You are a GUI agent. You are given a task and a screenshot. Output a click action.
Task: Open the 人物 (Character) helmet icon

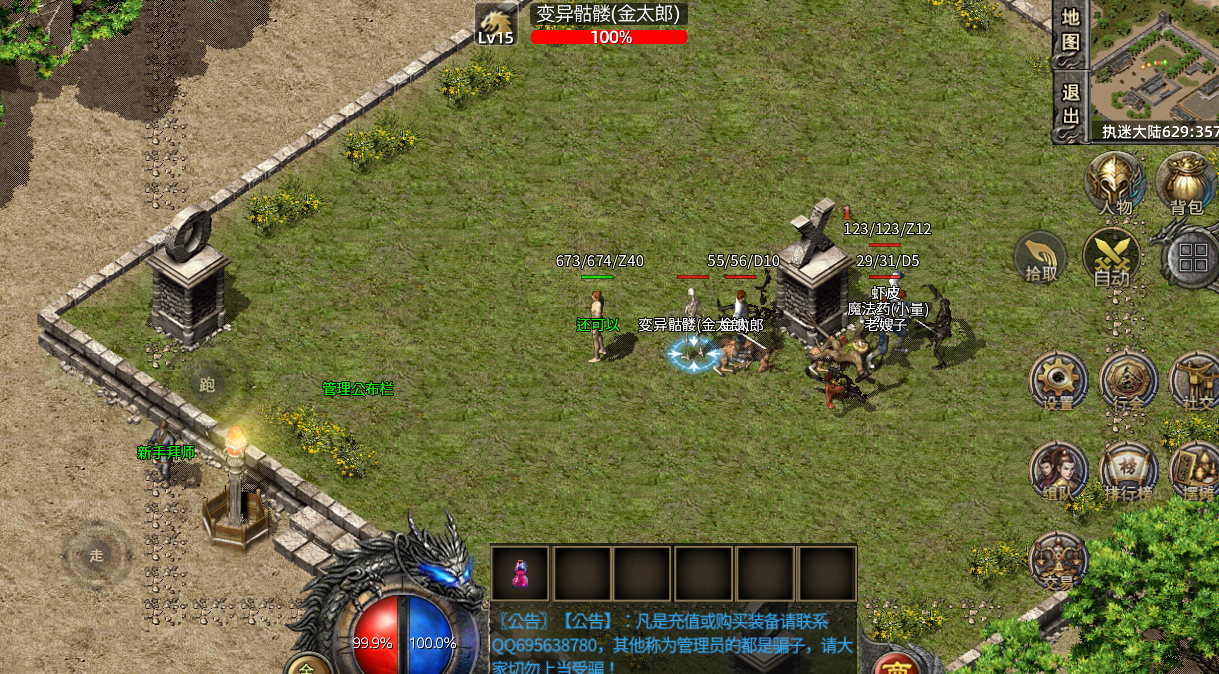click(1116, 183)
